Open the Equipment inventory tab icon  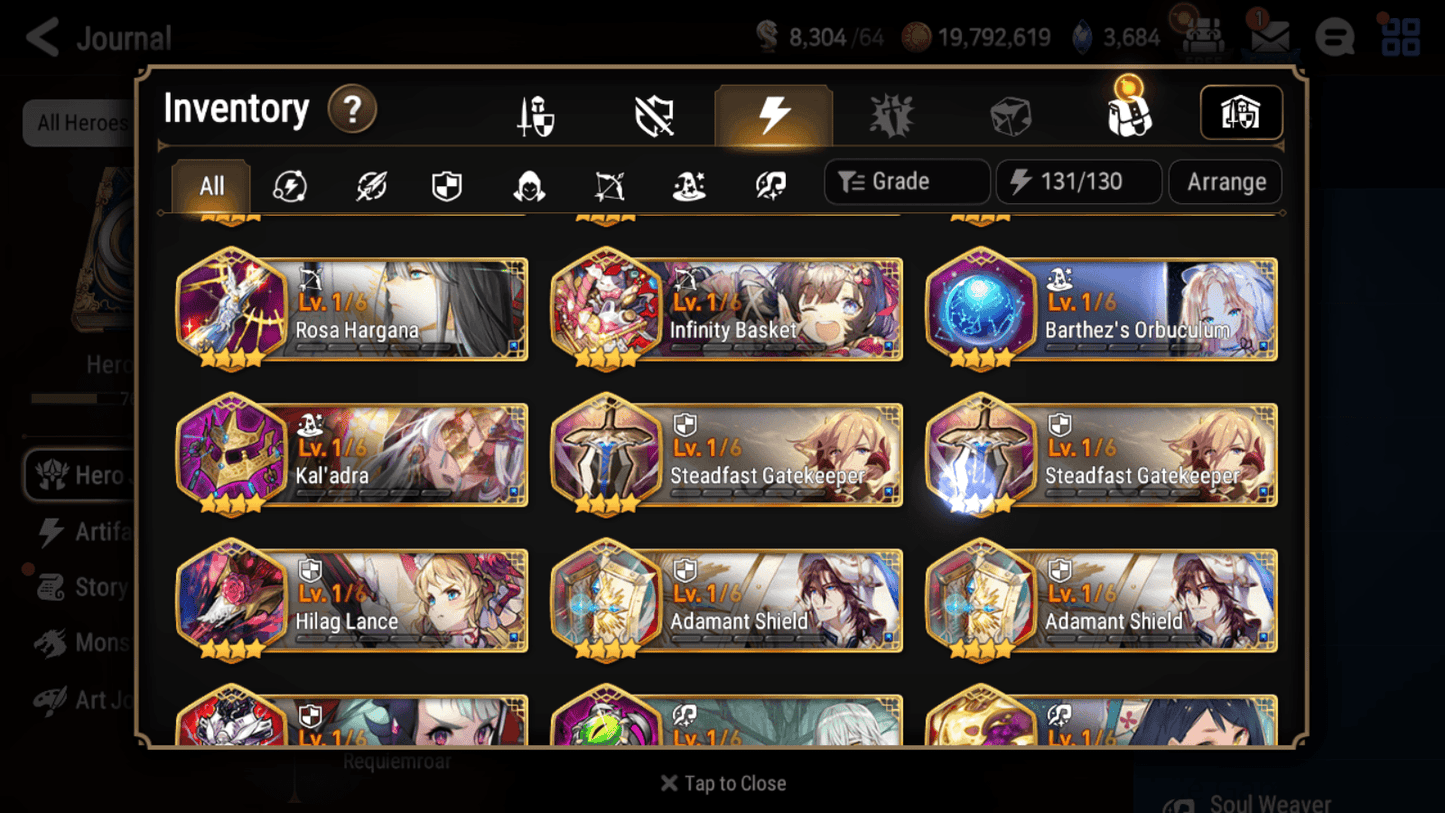(x=536, y=114)
